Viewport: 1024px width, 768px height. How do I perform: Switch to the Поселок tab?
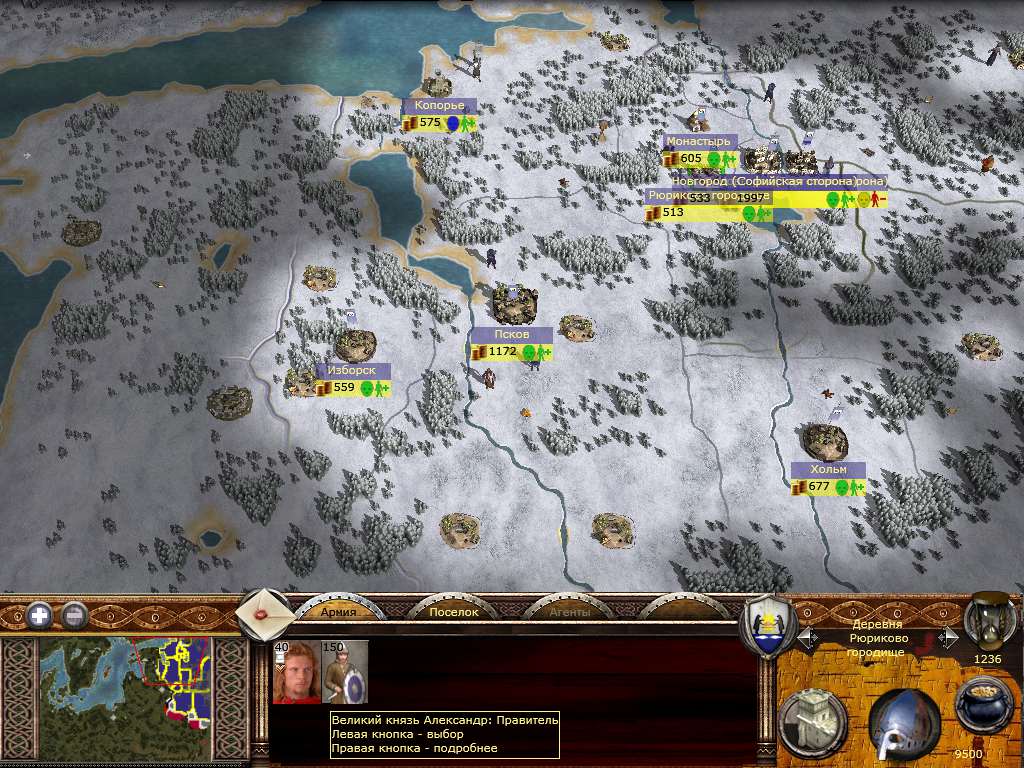[x=454, y=611]
